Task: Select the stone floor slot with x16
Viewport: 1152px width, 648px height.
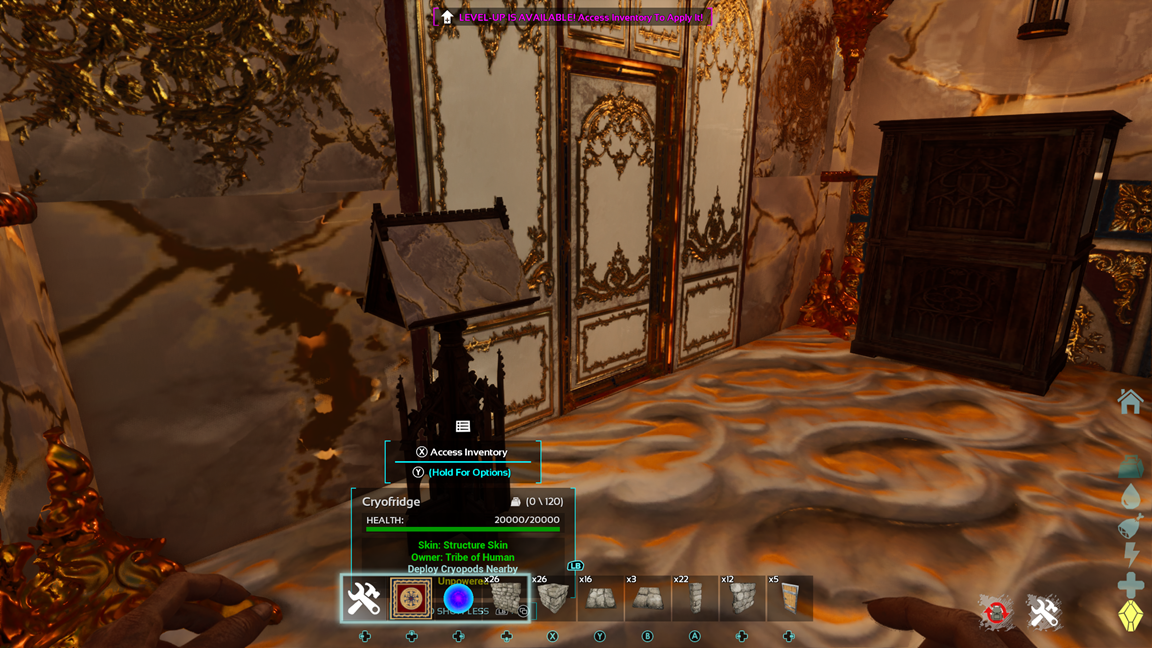Action: coord(600,599)
